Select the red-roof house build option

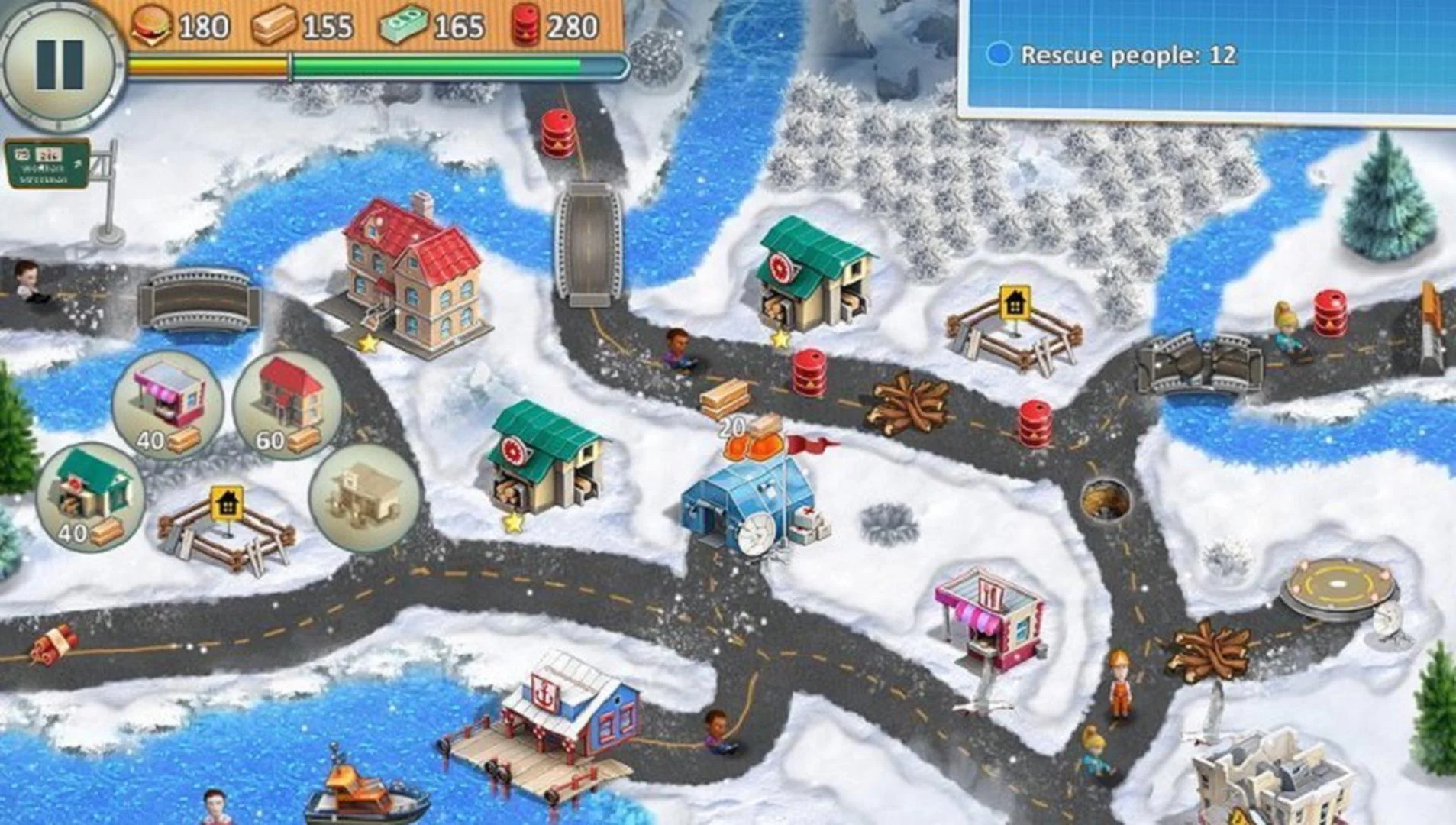[287, 401]
